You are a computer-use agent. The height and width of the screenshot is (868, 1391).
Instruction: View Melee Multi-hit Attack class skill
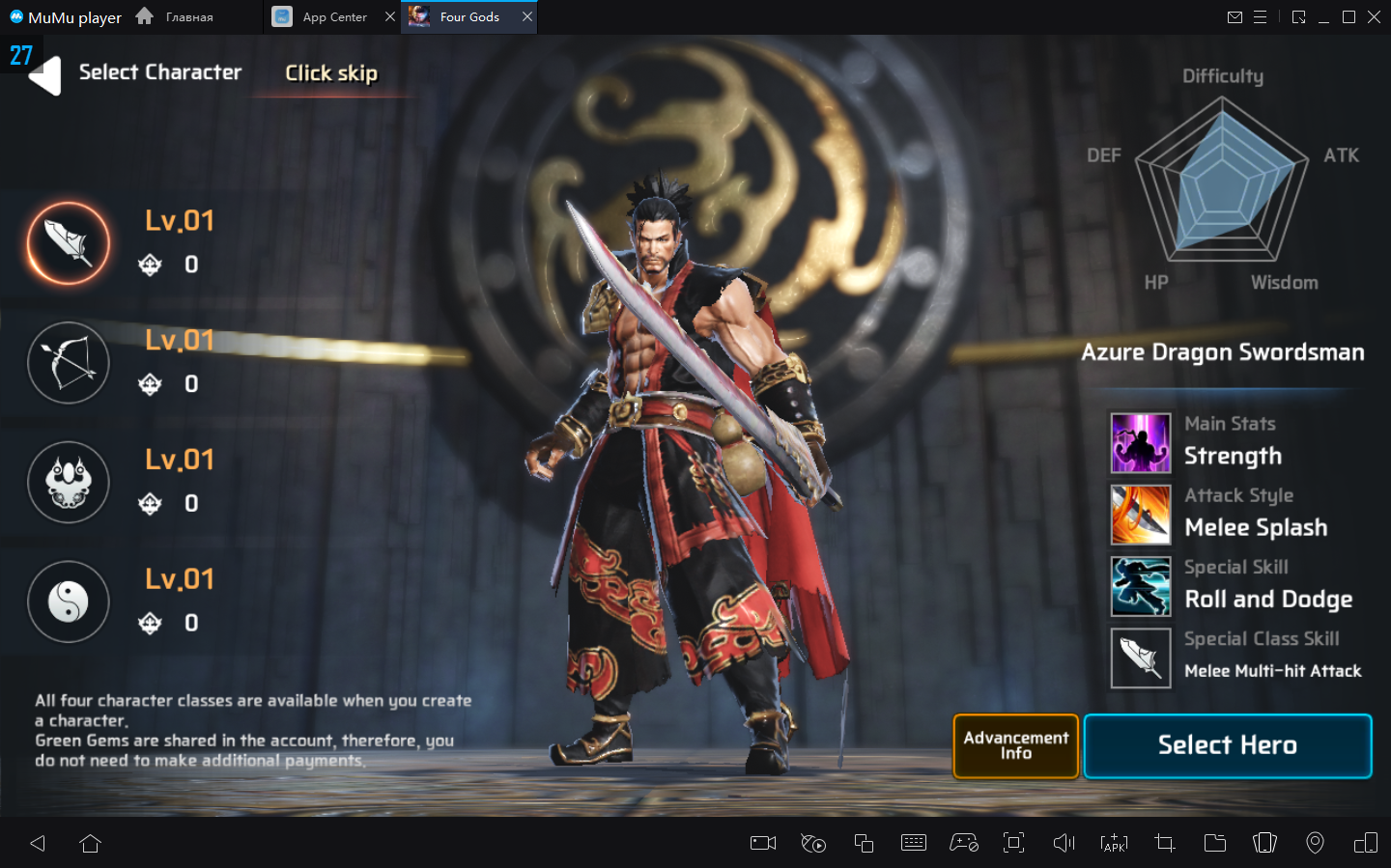pos(1141,658)
